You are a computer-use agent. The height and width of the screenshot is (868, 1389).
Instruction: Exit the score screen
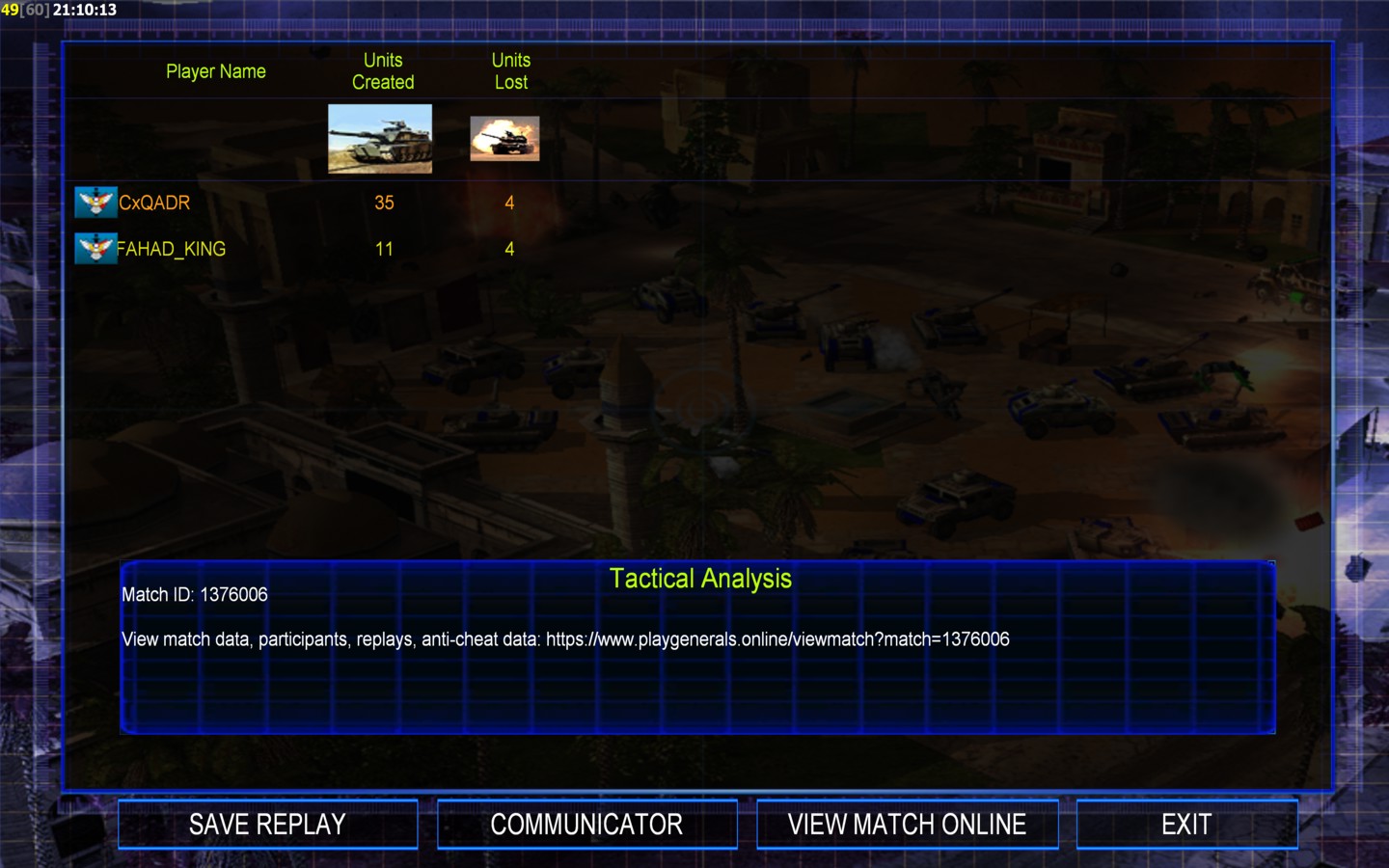coord(1185,825)
